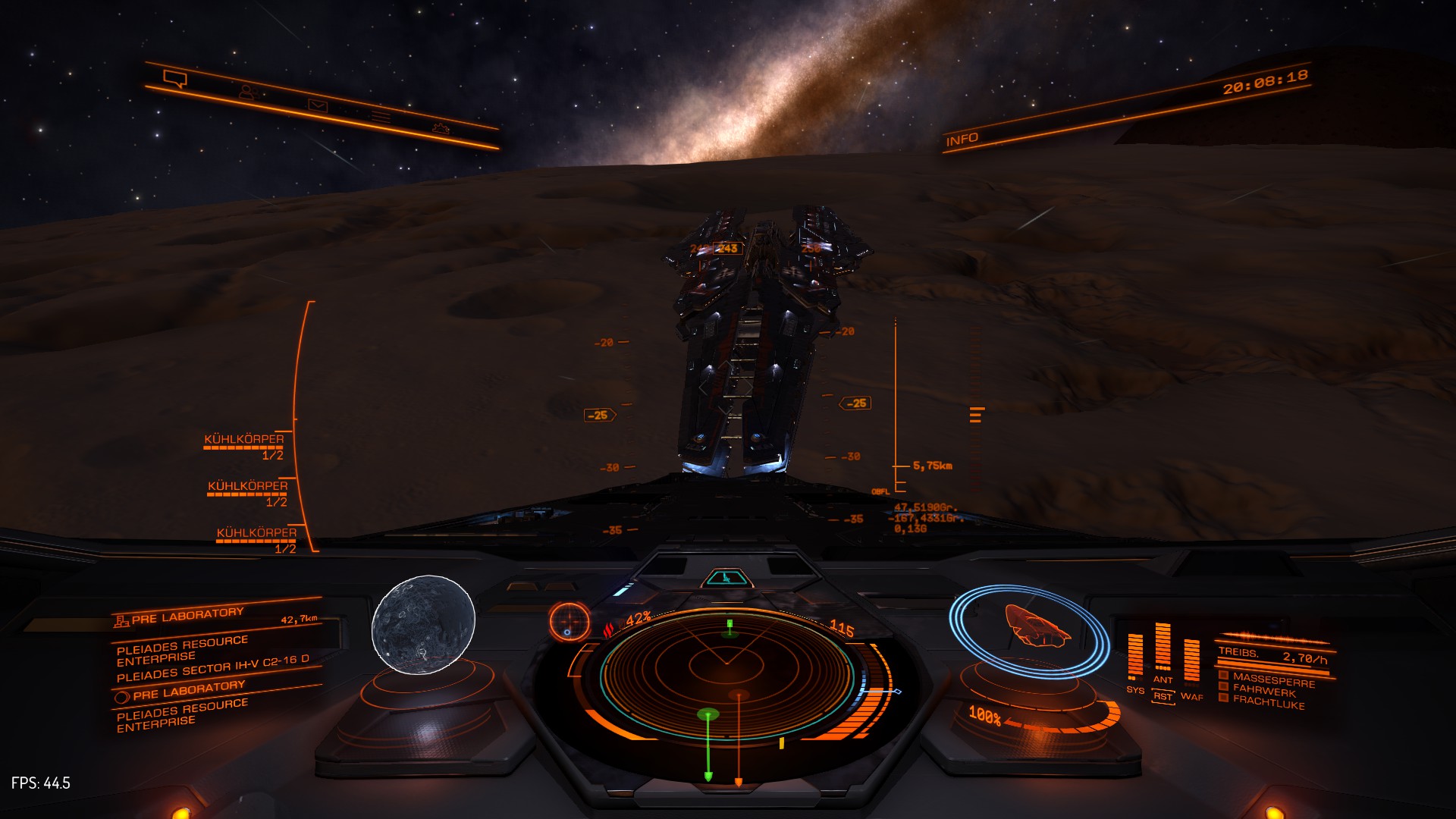This screenshot has width=1456, height=819.
Task: Open the comms settings gear icon
Action: (x=441, y=127)
